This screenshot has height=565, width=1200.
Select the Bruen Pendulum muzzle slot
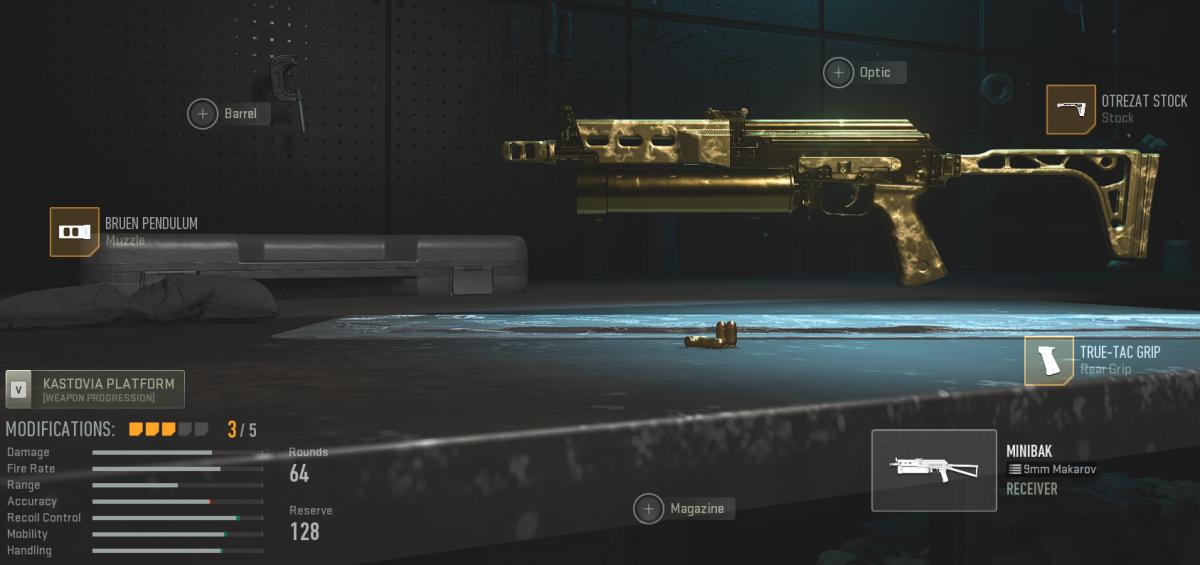click(75, 232)
